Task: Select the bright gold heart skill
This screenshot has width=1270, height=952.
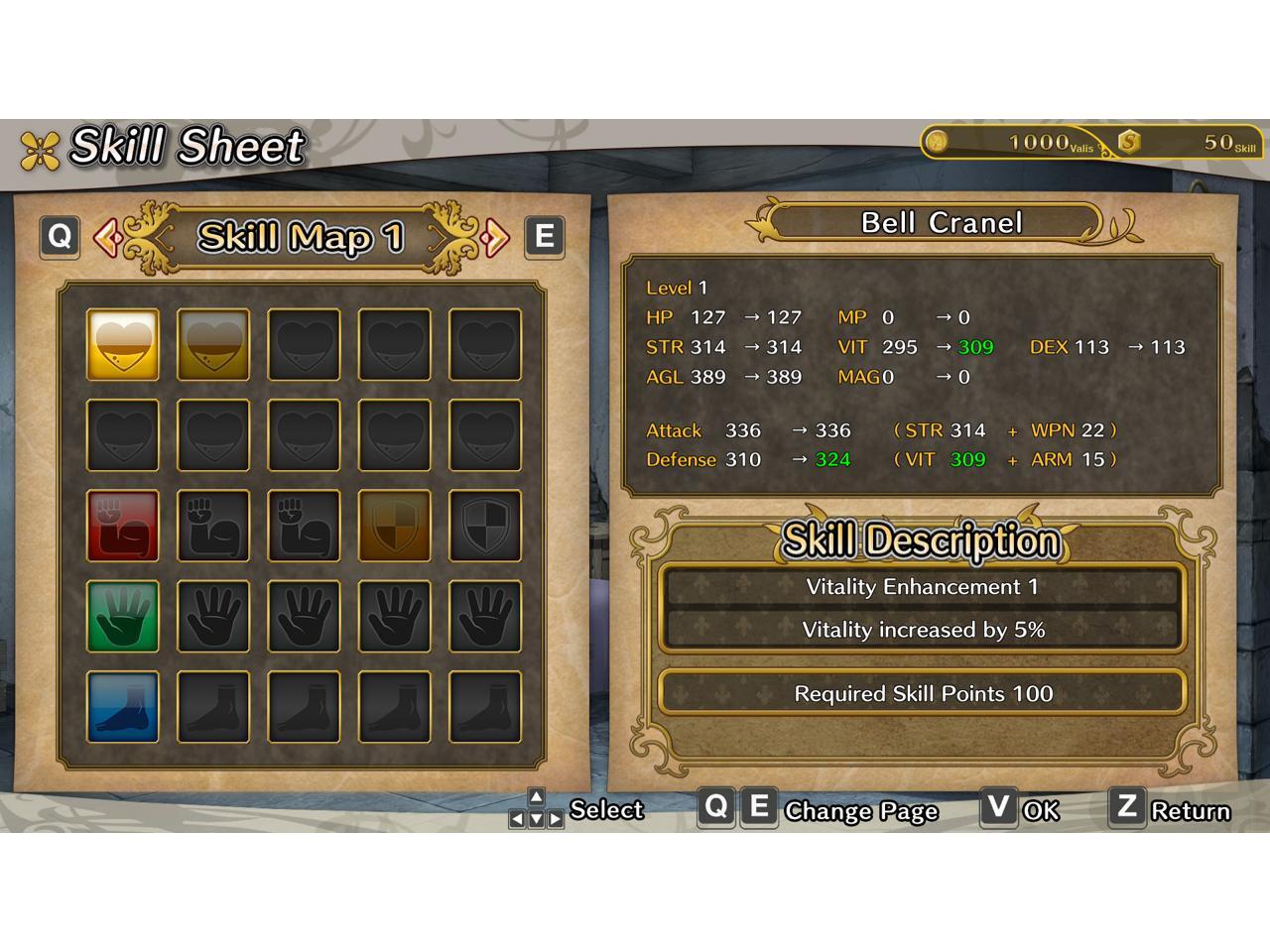Action: pyautogui.click(x=123, y=345)
